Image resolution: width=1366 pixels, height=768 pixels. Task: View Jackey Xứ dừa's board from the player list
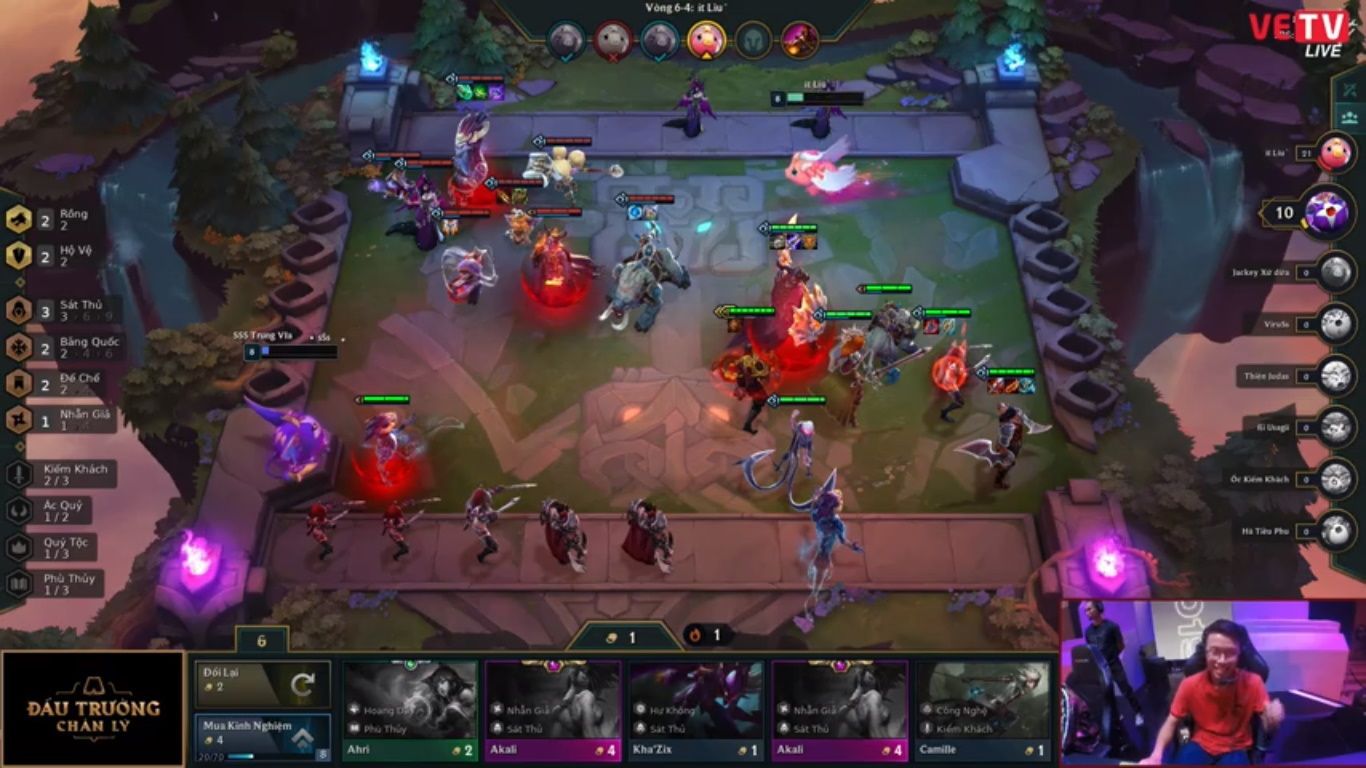tap(1335, 272)
